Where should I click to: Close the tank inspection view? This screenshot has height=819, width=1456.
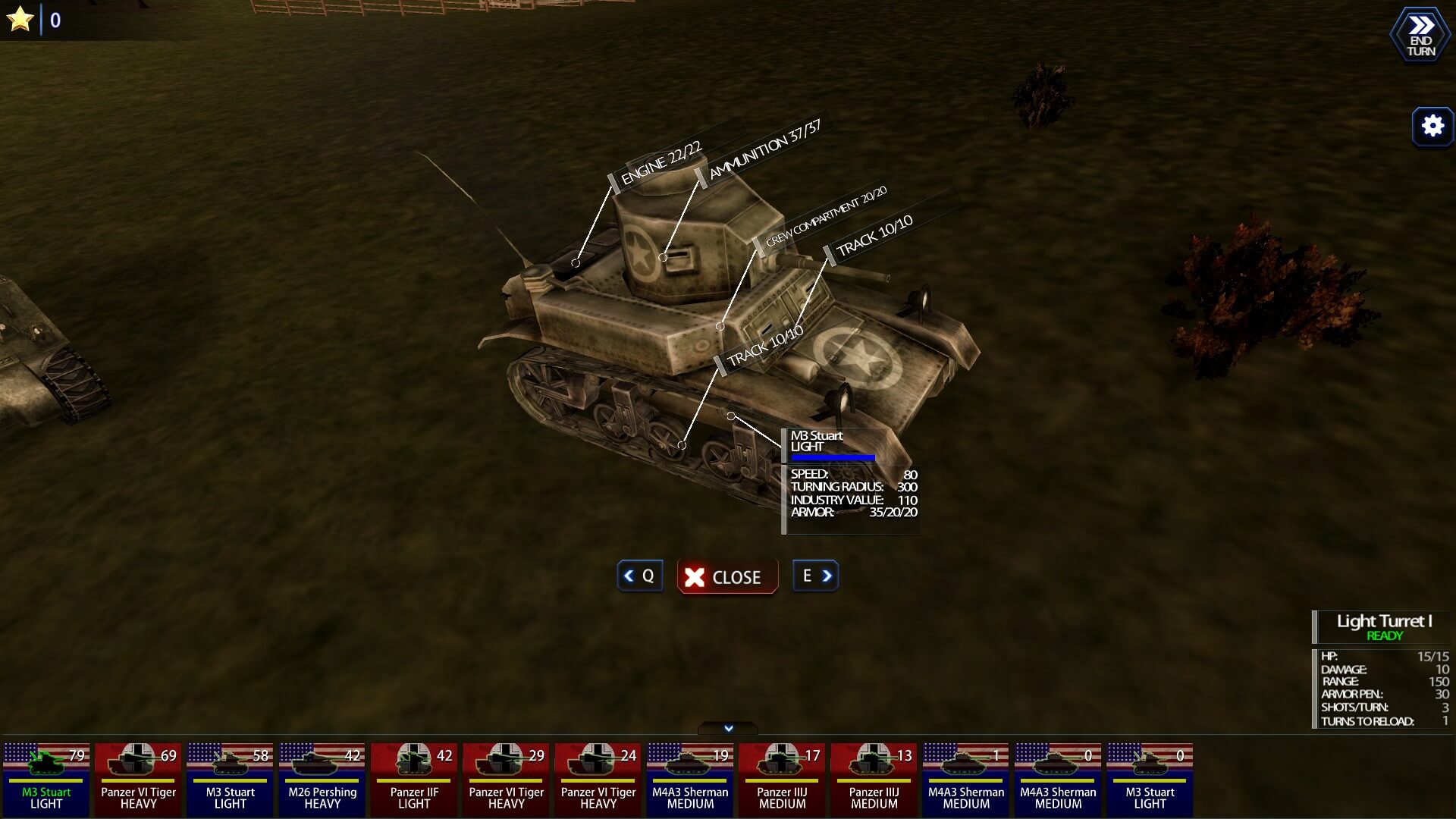pos(726,577)
